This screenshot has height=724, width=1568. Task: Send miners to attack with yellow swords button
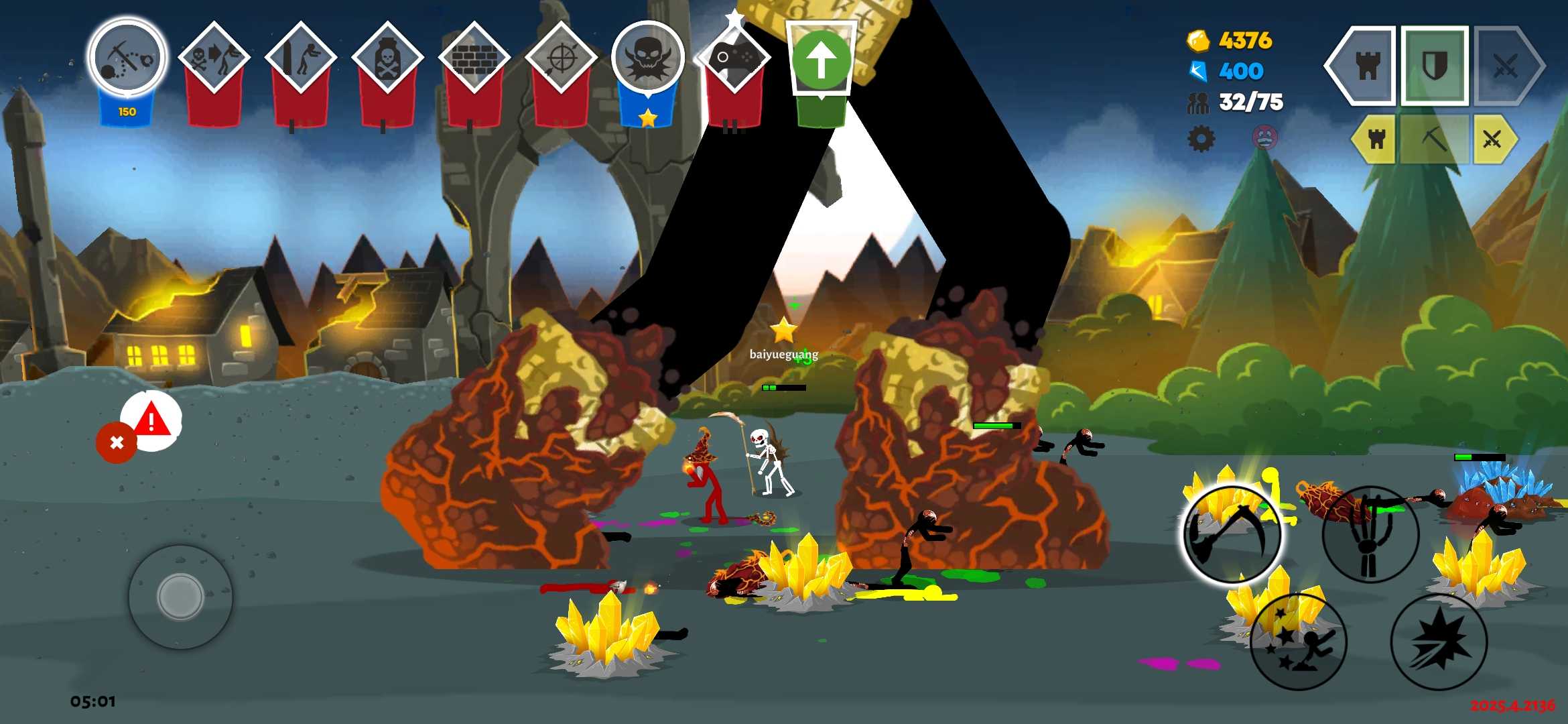[1493, 139]
